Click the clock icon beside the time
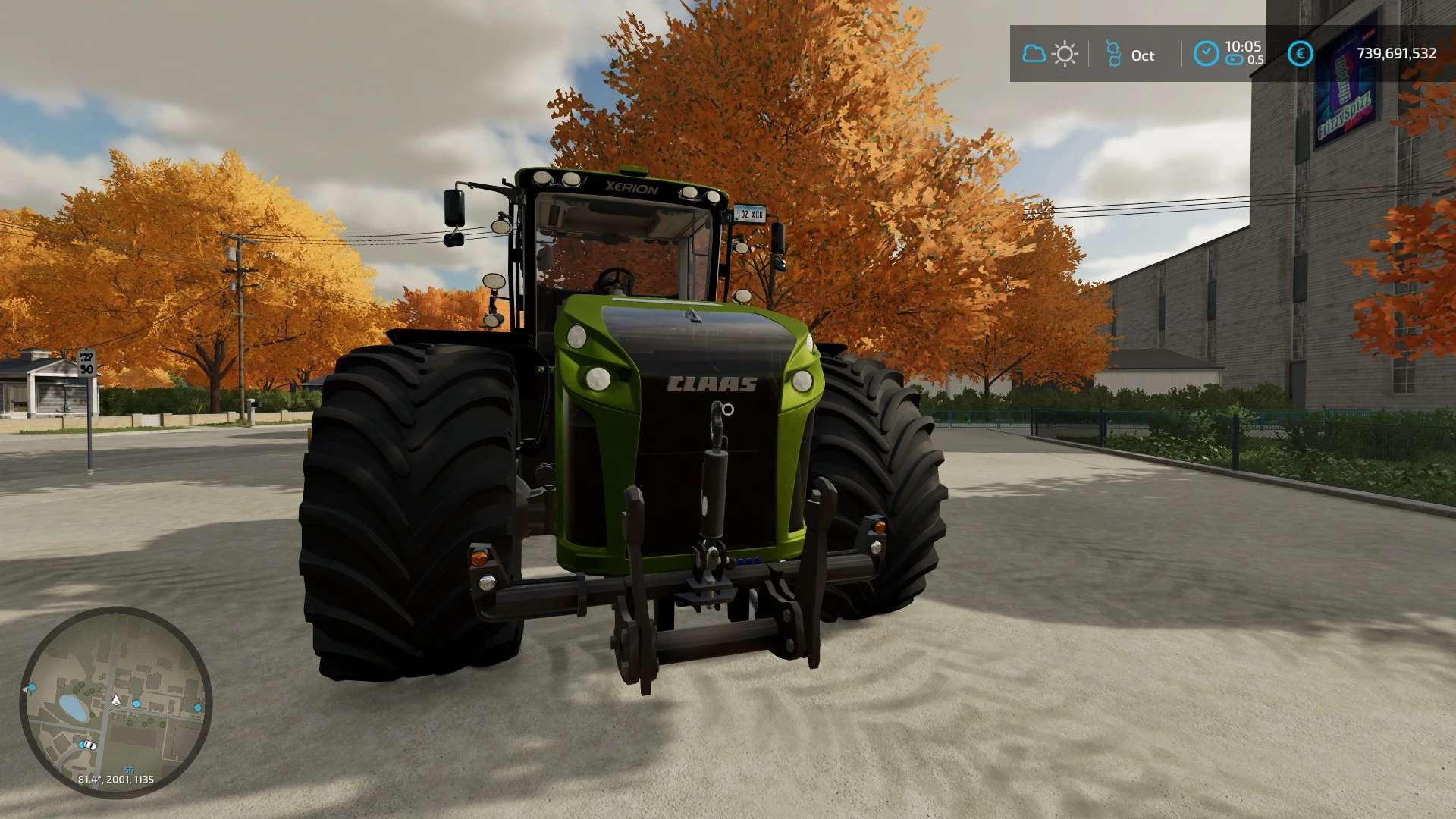The image size is (1456, 819). point(1206,53)
